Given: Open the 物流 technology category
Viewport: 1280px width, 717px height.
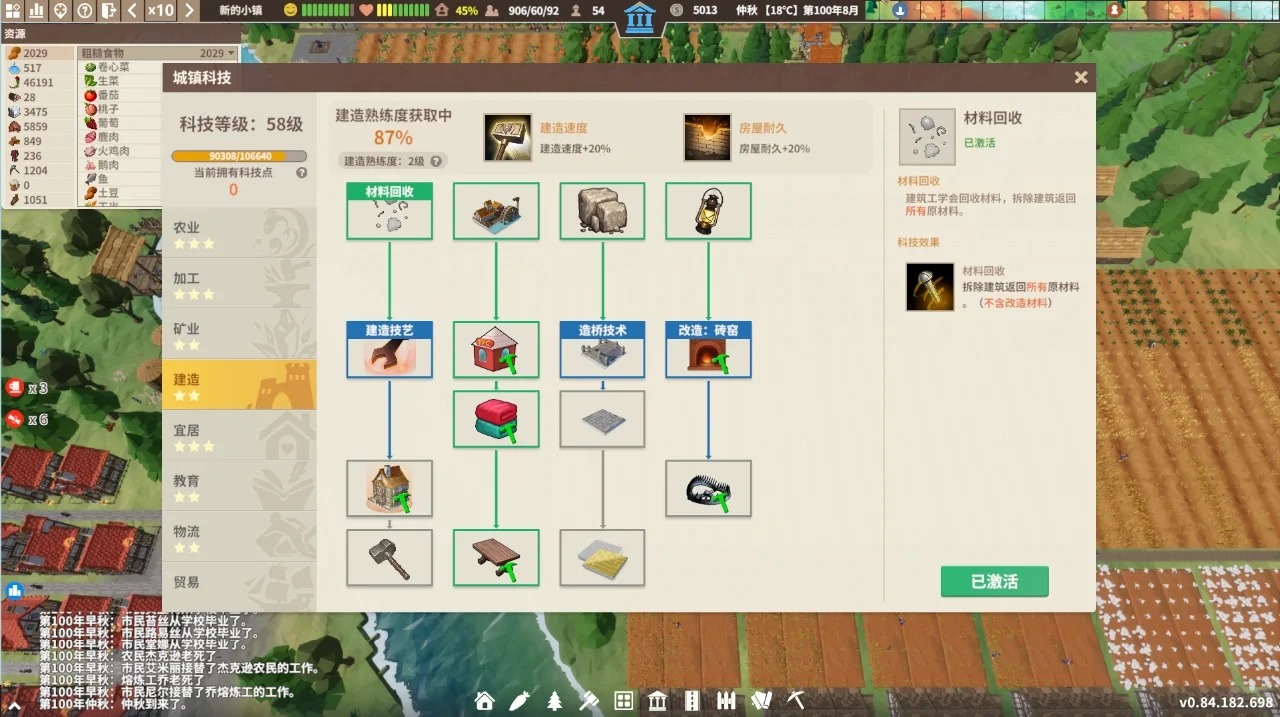Looking at the screenshot, I should (238, 538).
